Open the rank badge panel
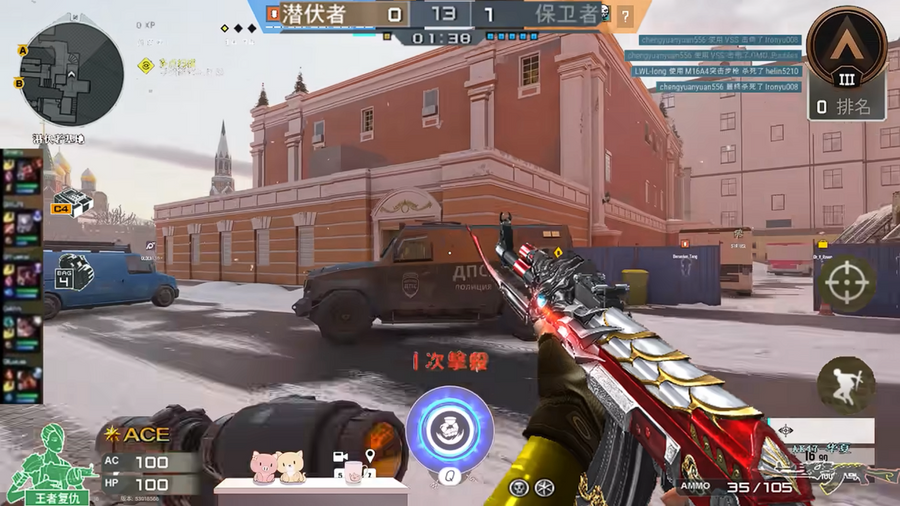The image size is (900, 506). (x=847, y=63)
